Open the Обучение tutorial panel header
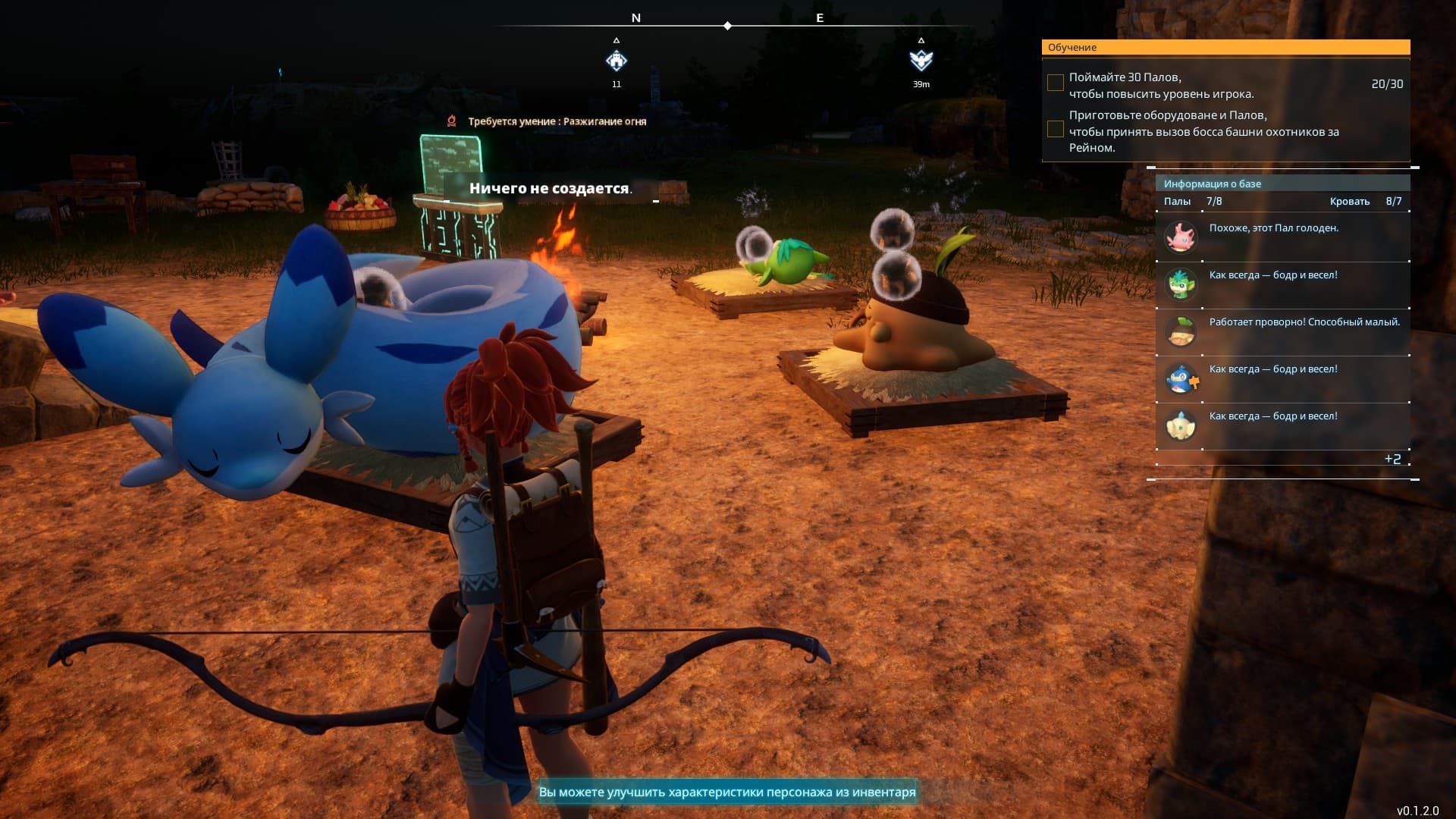1456x819 pixels. coord(1225,47)
